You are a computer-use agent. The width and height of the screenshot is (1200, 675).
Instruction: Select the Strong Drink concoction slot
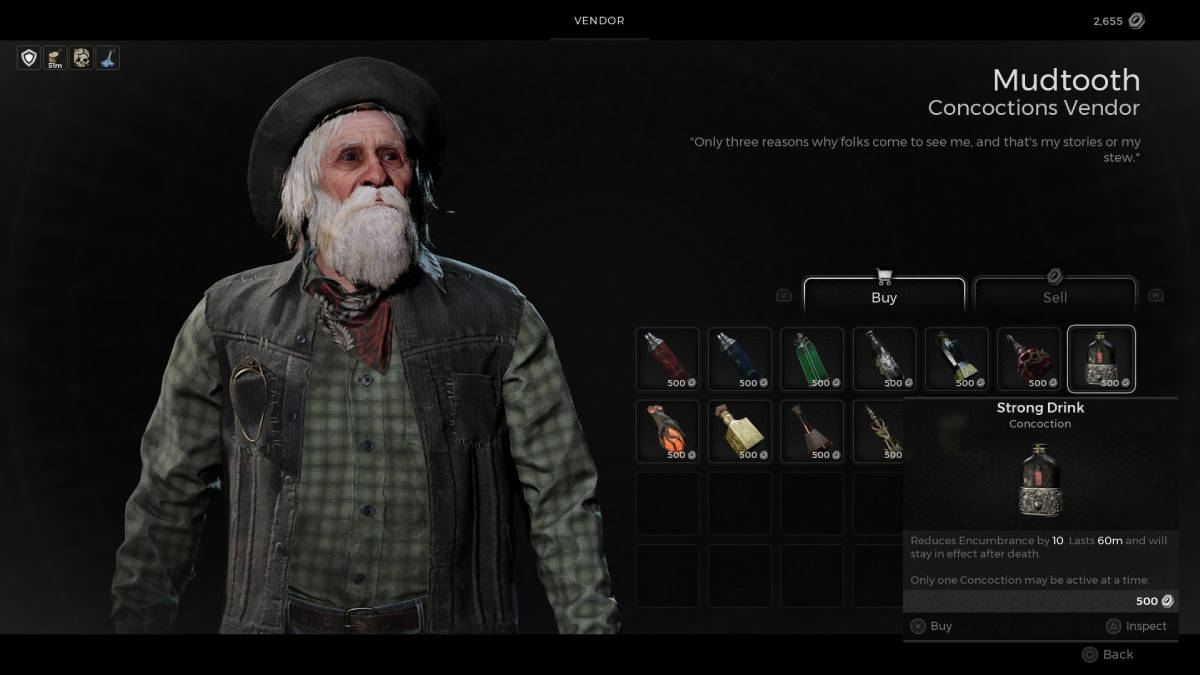pos(1101,359)
